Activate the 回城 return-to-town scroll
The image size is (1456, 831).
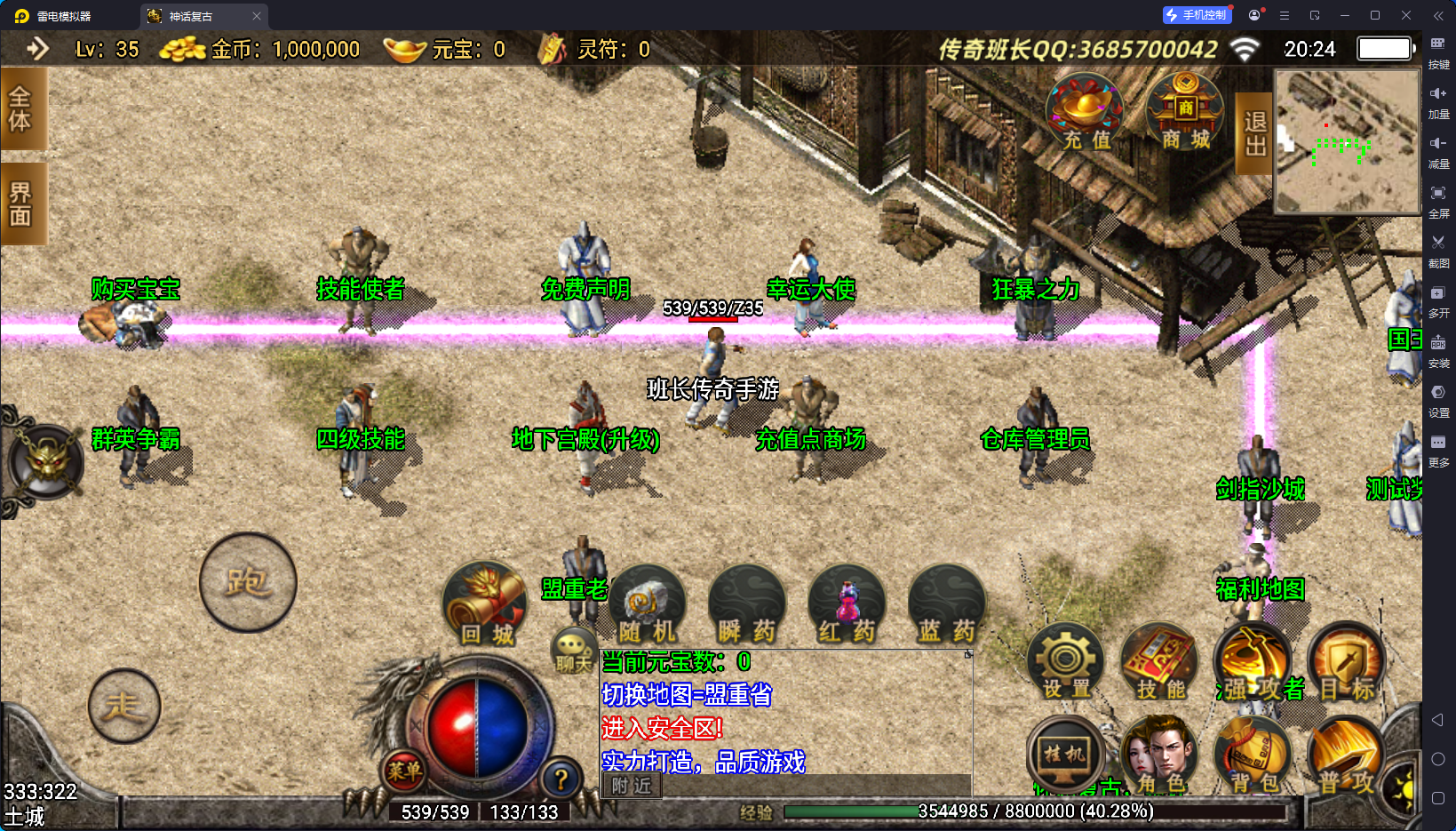485,605
